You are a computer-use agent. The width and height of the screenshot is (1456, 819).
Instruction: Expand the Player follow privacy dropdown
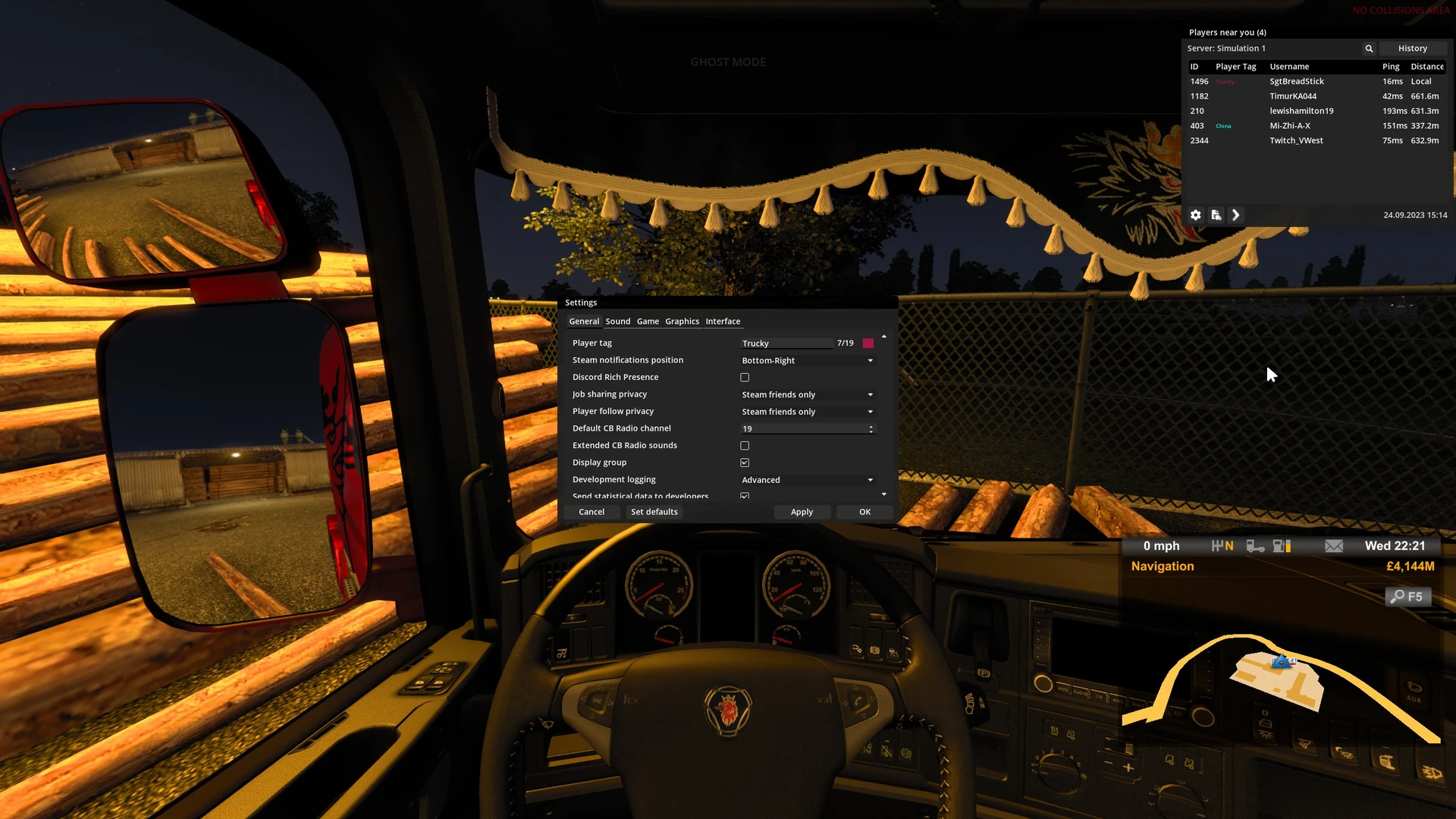pyautogui.click(x=807, y=412)
